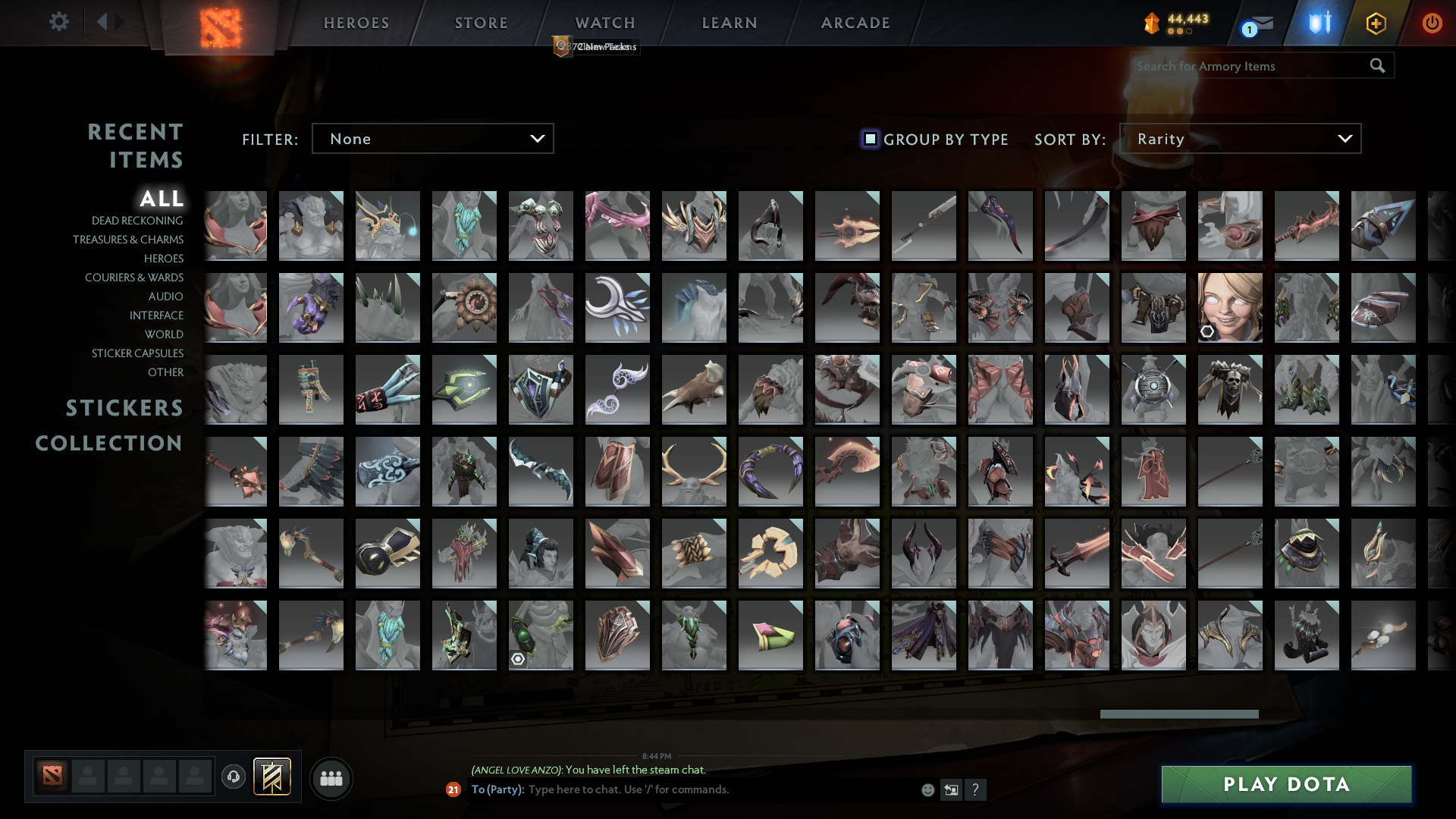Click the red power button icon
The width and height of the screenshot is (1456, 819).
[1432, 23]
